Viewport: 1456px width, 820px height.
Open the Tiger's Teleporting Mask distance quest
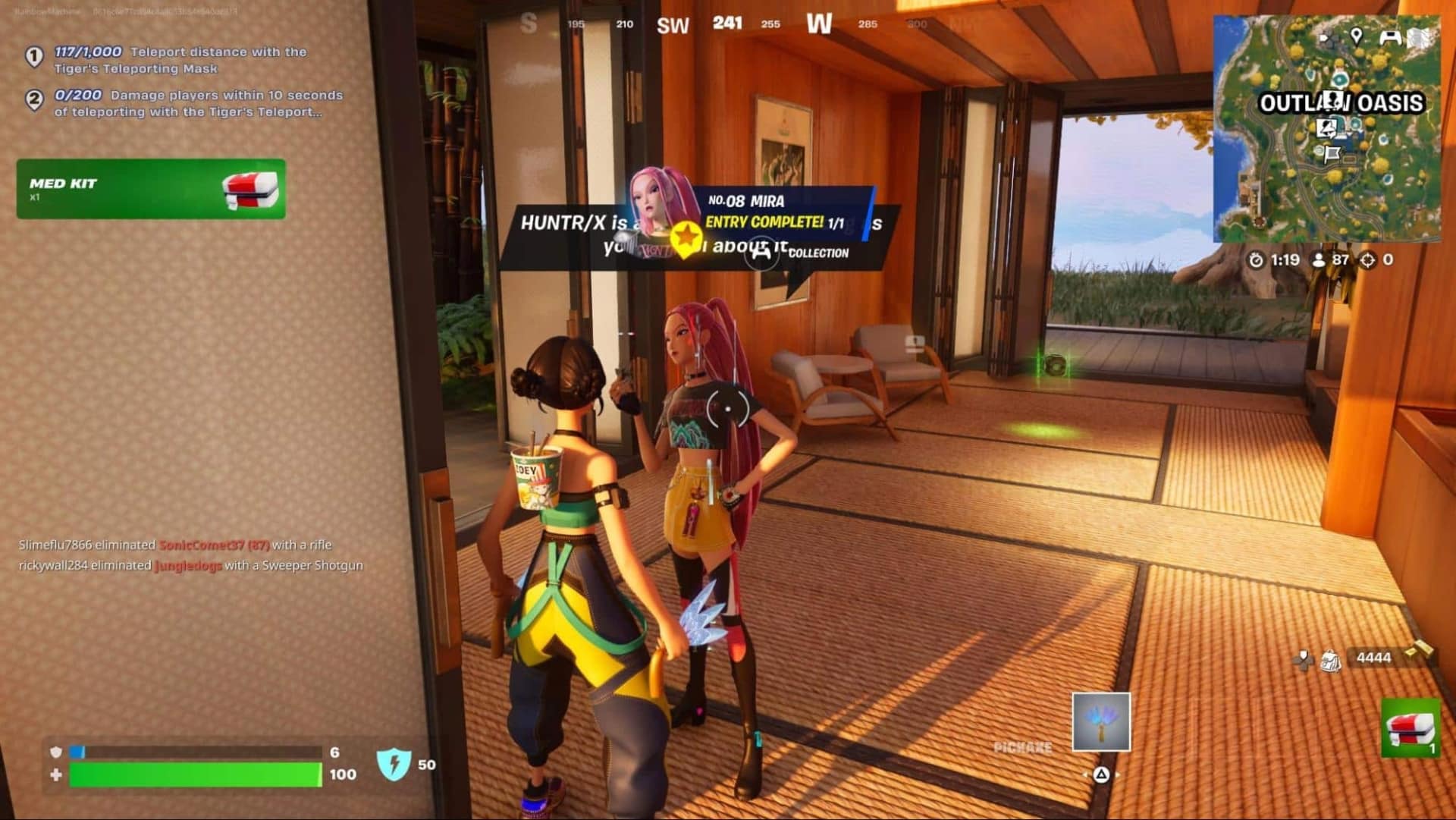[180, 60]
